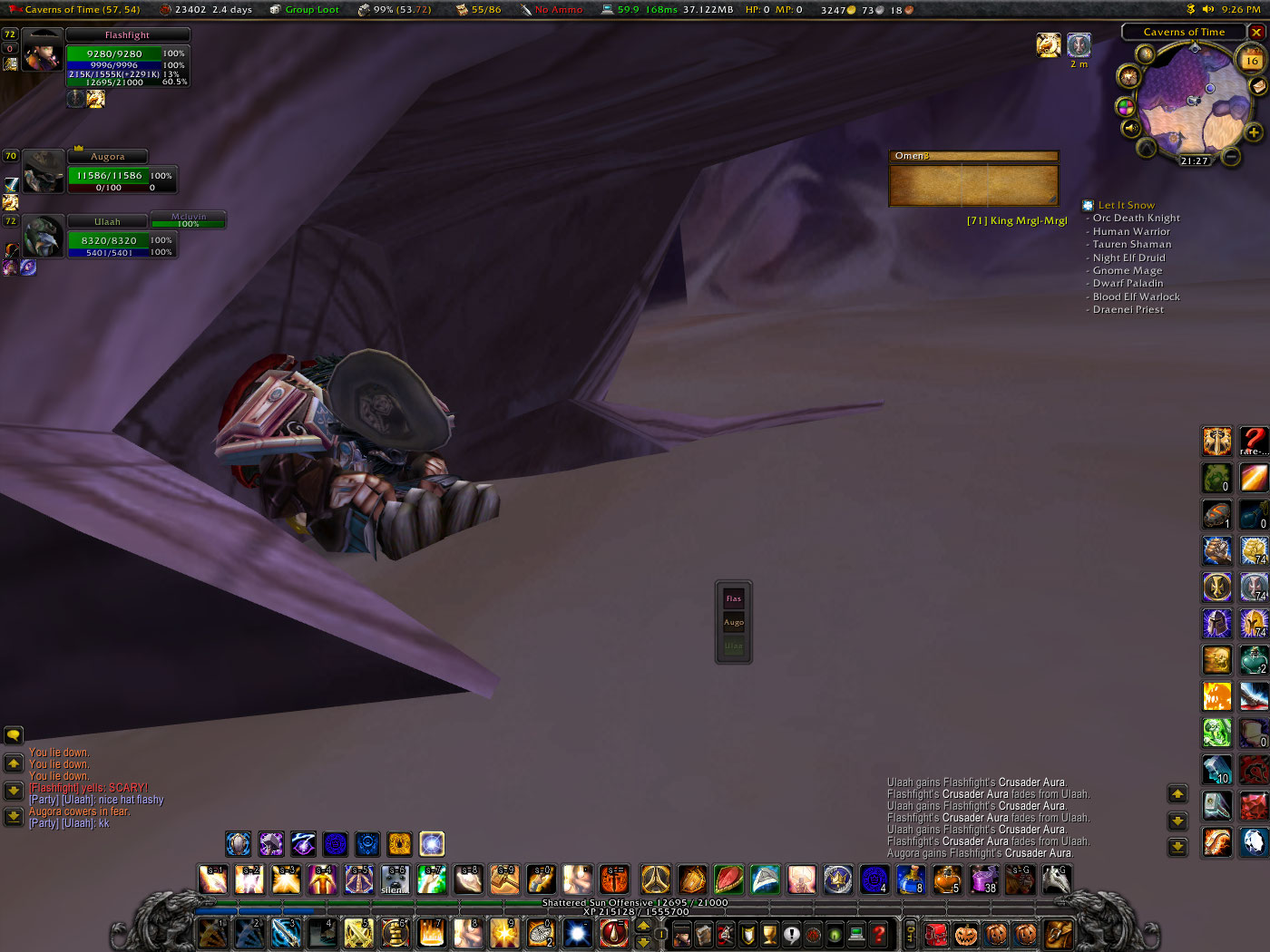Toggle the speaker sound icon in top bar
Screen dimensions: 1270x952
click(x=1207, y=9)
